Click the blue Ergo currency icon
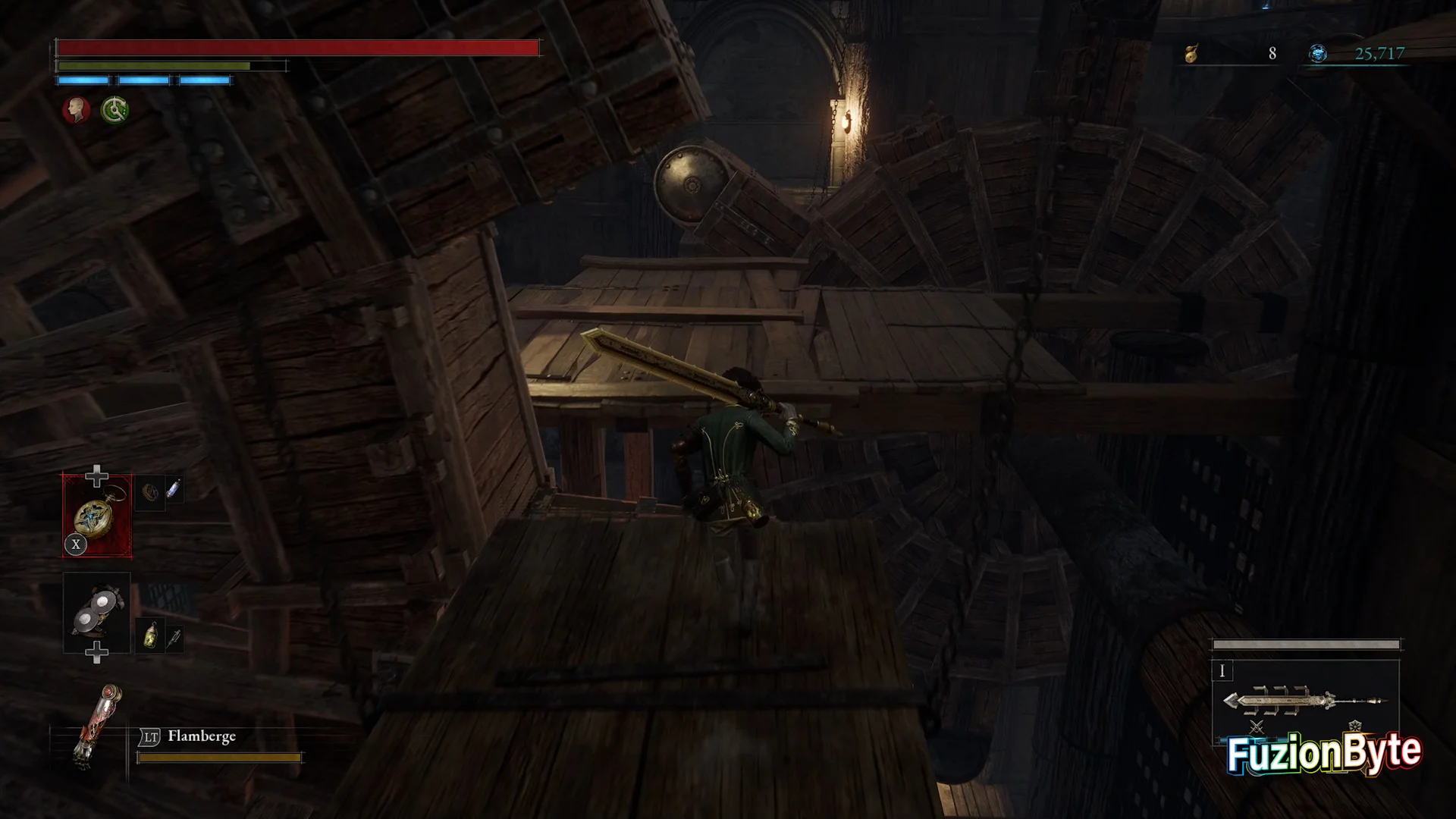 point(1318,53)
